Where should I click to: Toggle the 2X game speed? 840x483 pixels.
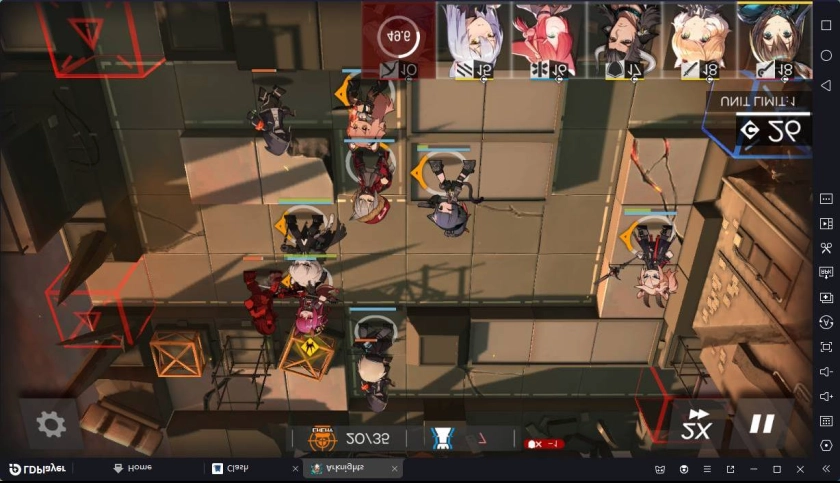(697, 426)
